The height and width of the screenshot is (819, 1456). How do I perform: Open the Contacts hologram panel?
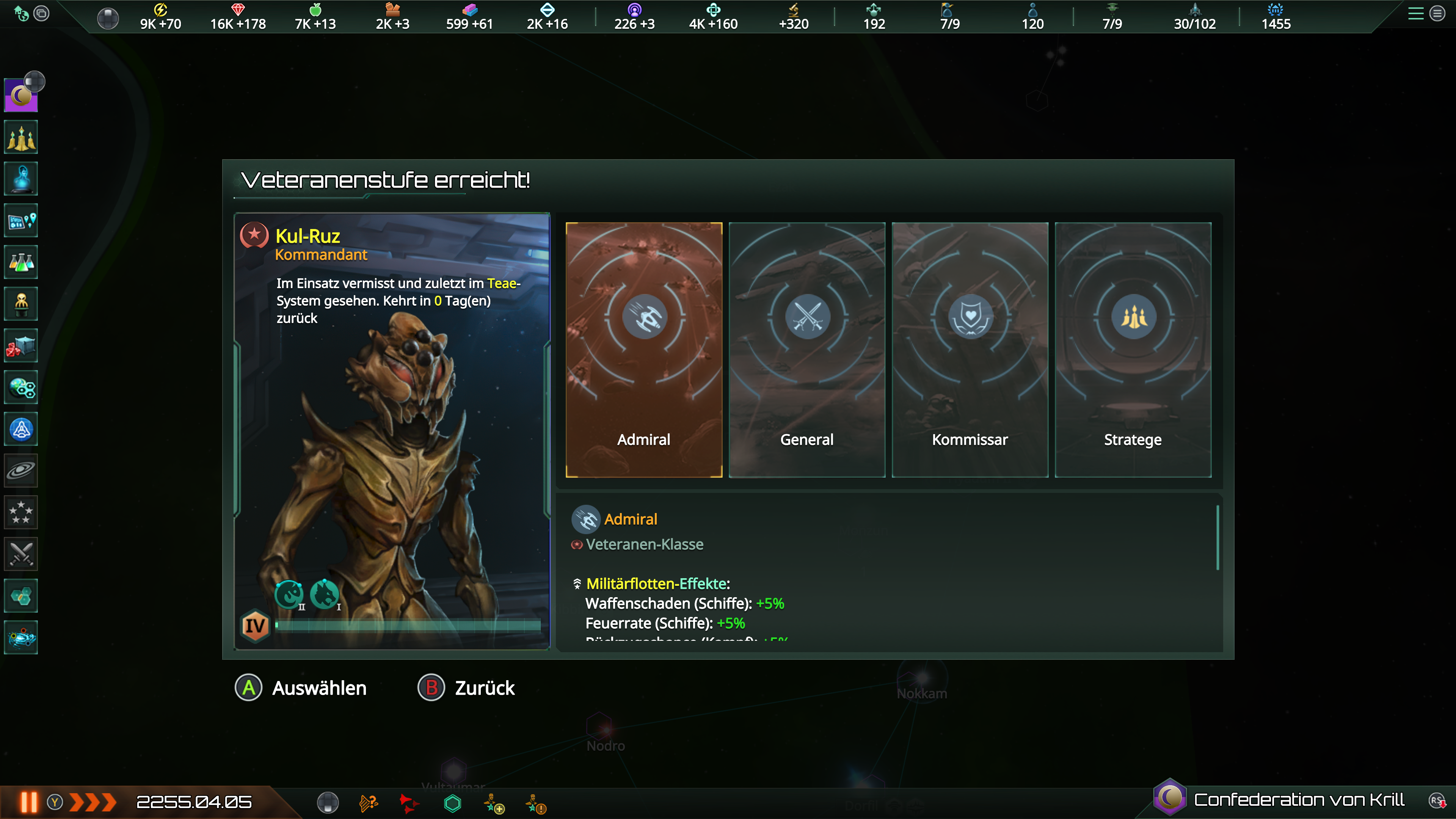(21, 179)
